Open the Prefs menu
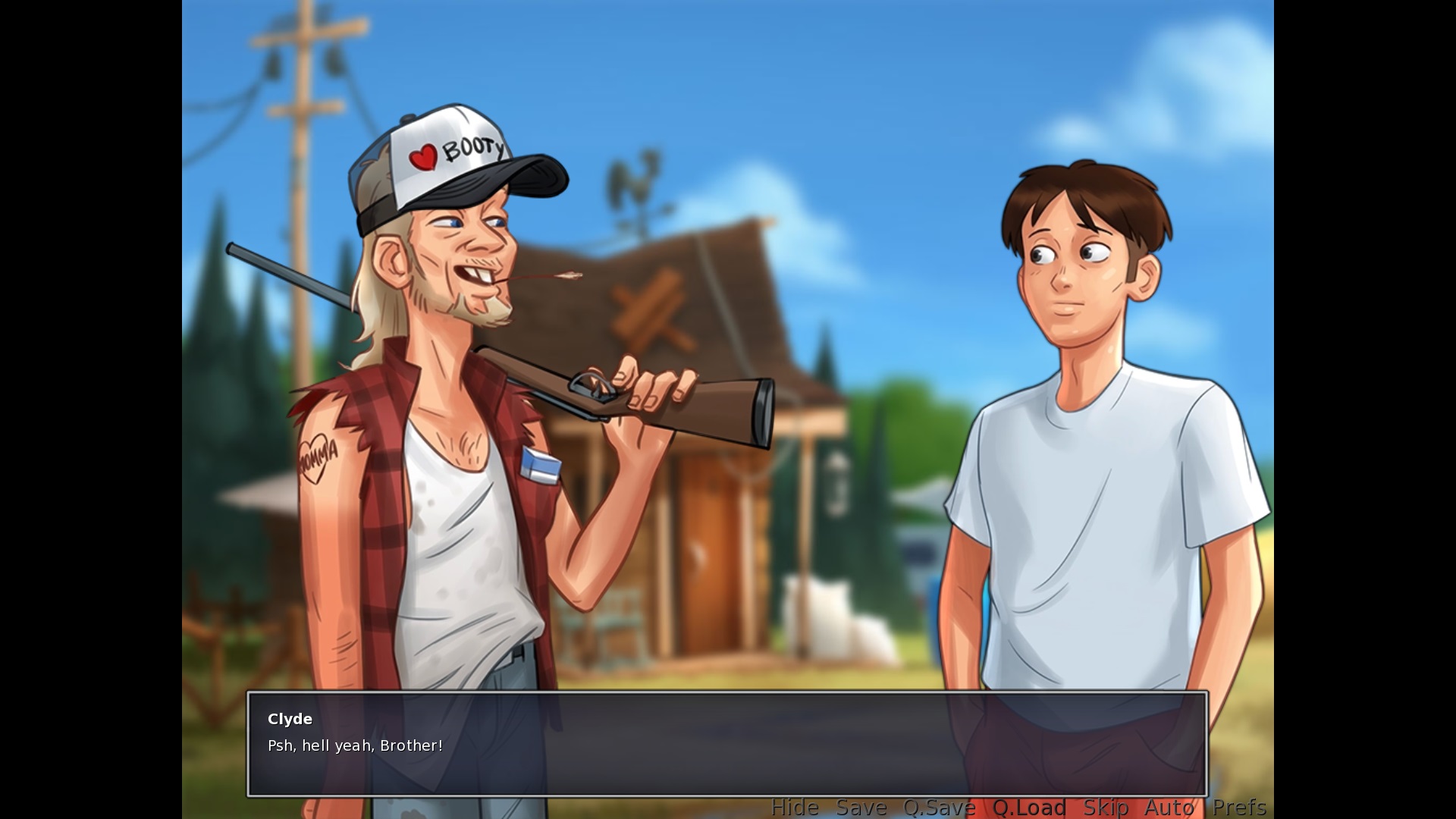 tap(1239, 808)
